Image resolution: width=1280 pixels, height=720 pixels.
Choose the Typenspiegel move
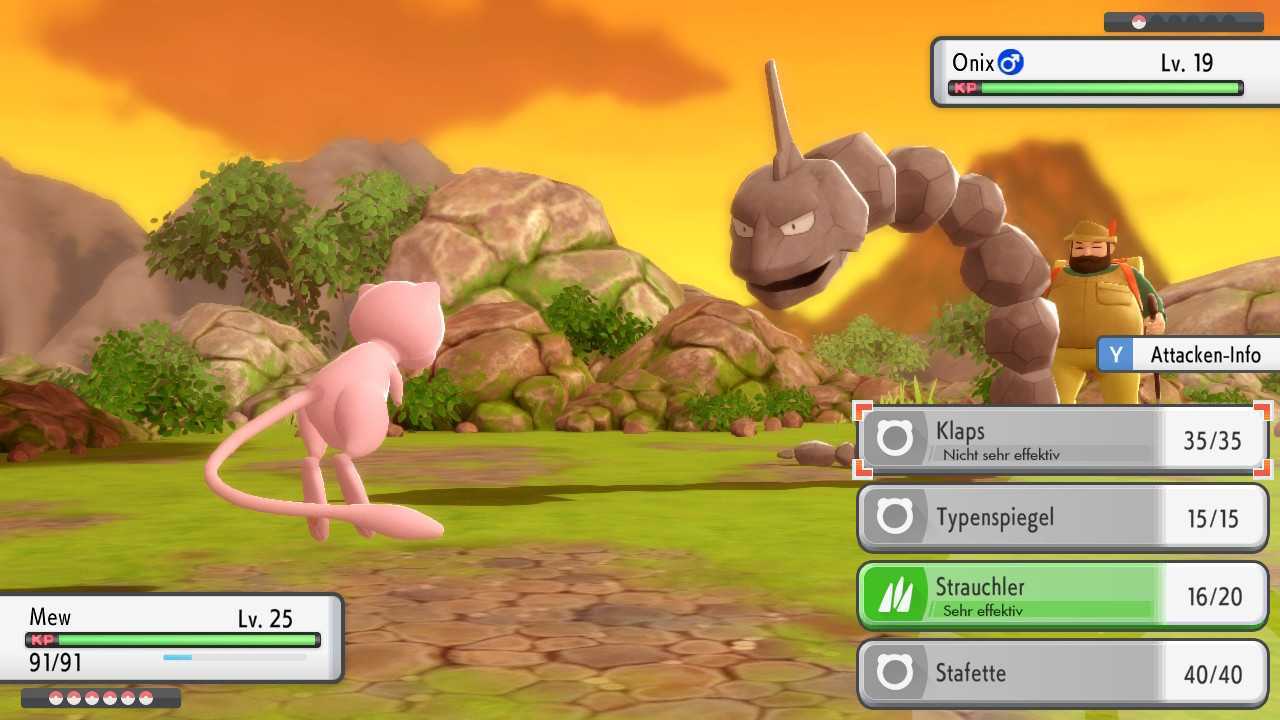pyautogui.click(x=1063, y=518)
